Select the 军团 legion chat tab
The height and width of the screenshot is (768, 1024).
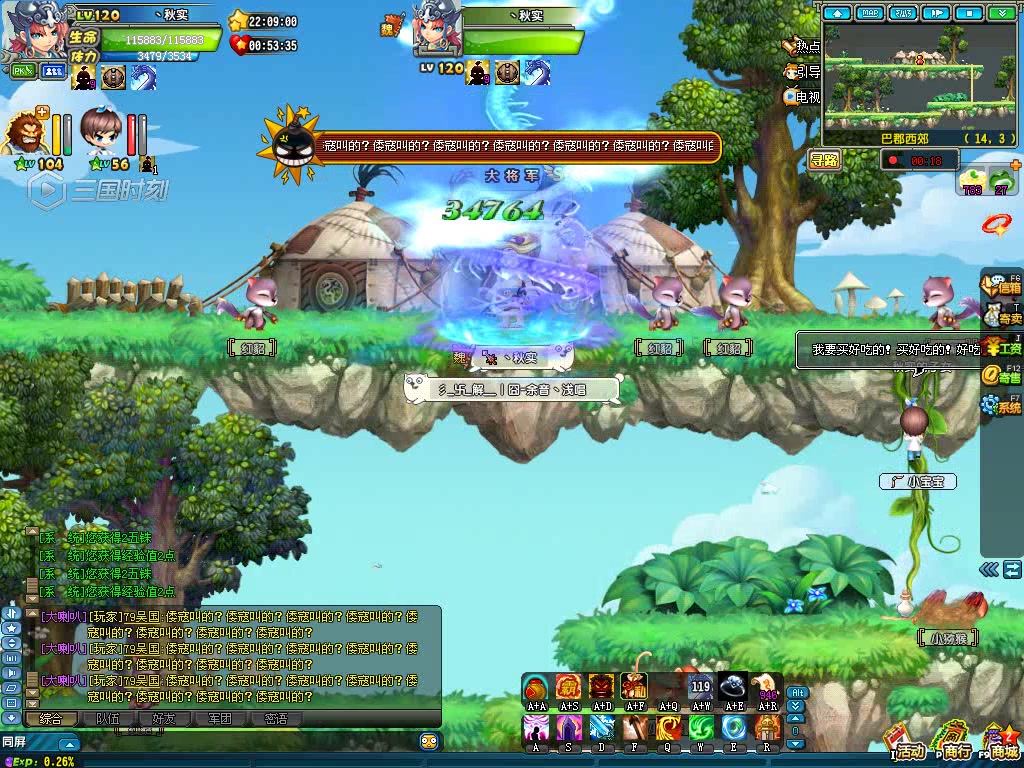click(219, 718)
